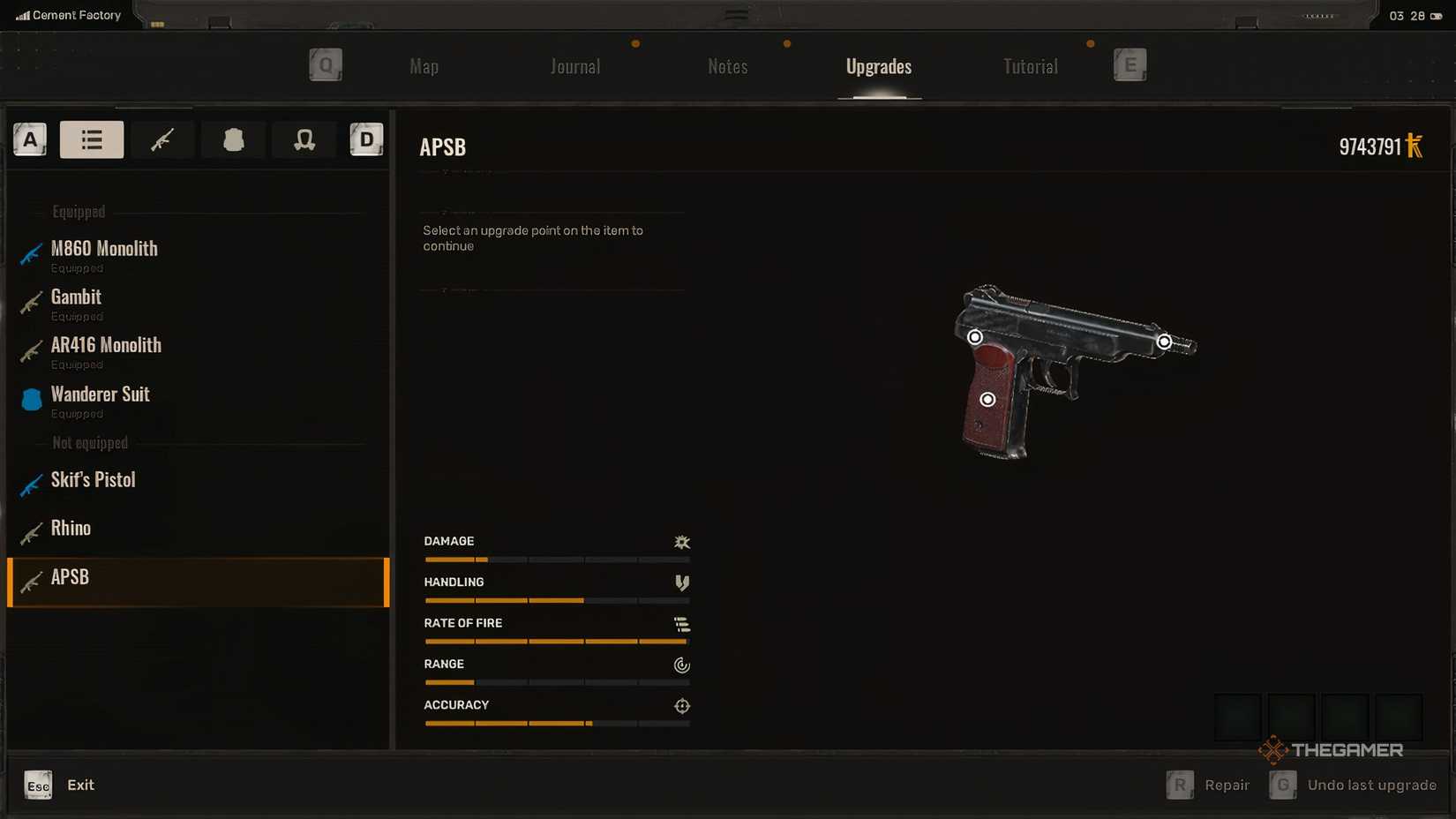Filter upgrades by helmet mask icon
This screenshot has width=1456, height=819.
304,139
